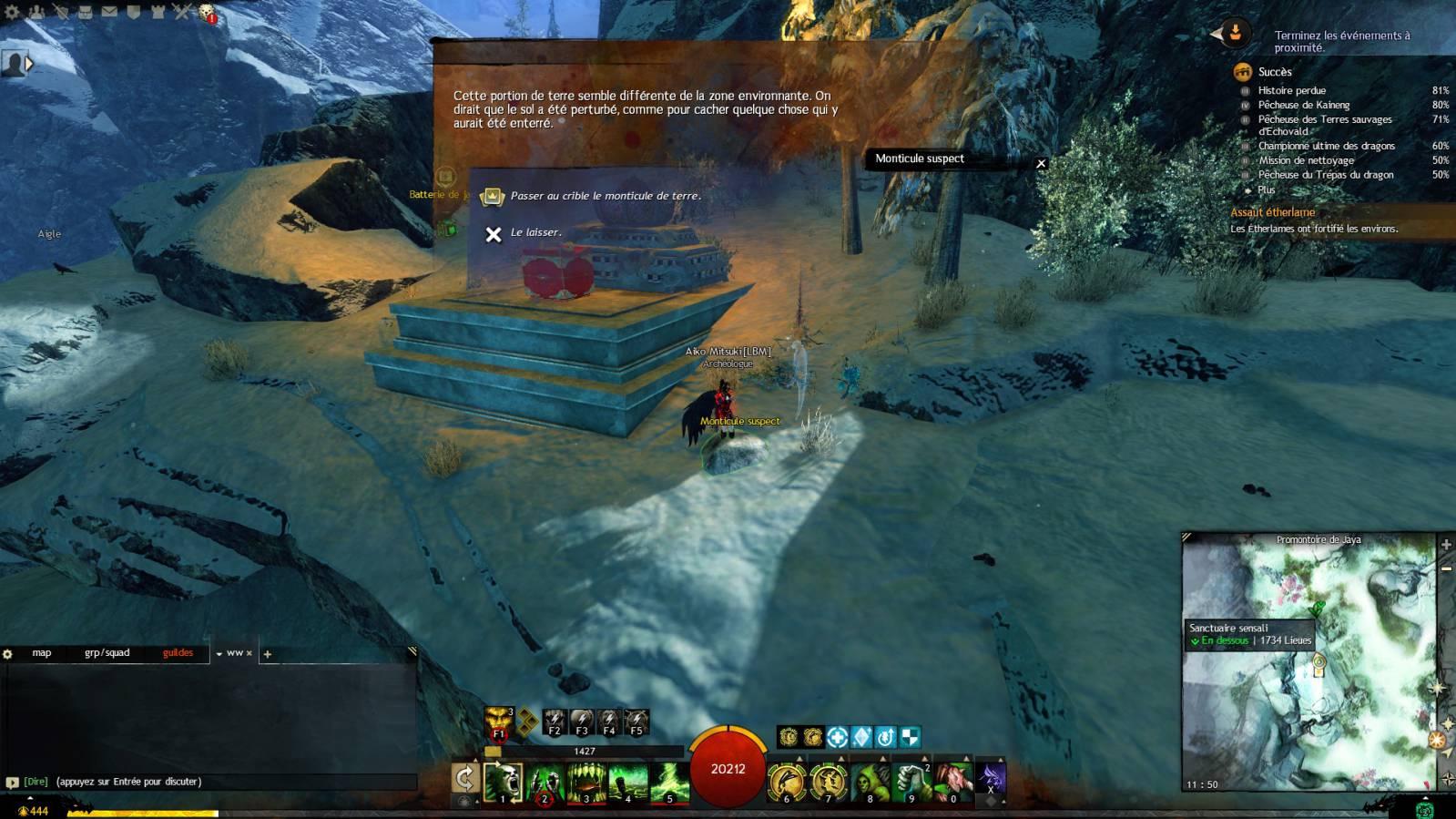Add a new chat tab

[x=268, y=654]
